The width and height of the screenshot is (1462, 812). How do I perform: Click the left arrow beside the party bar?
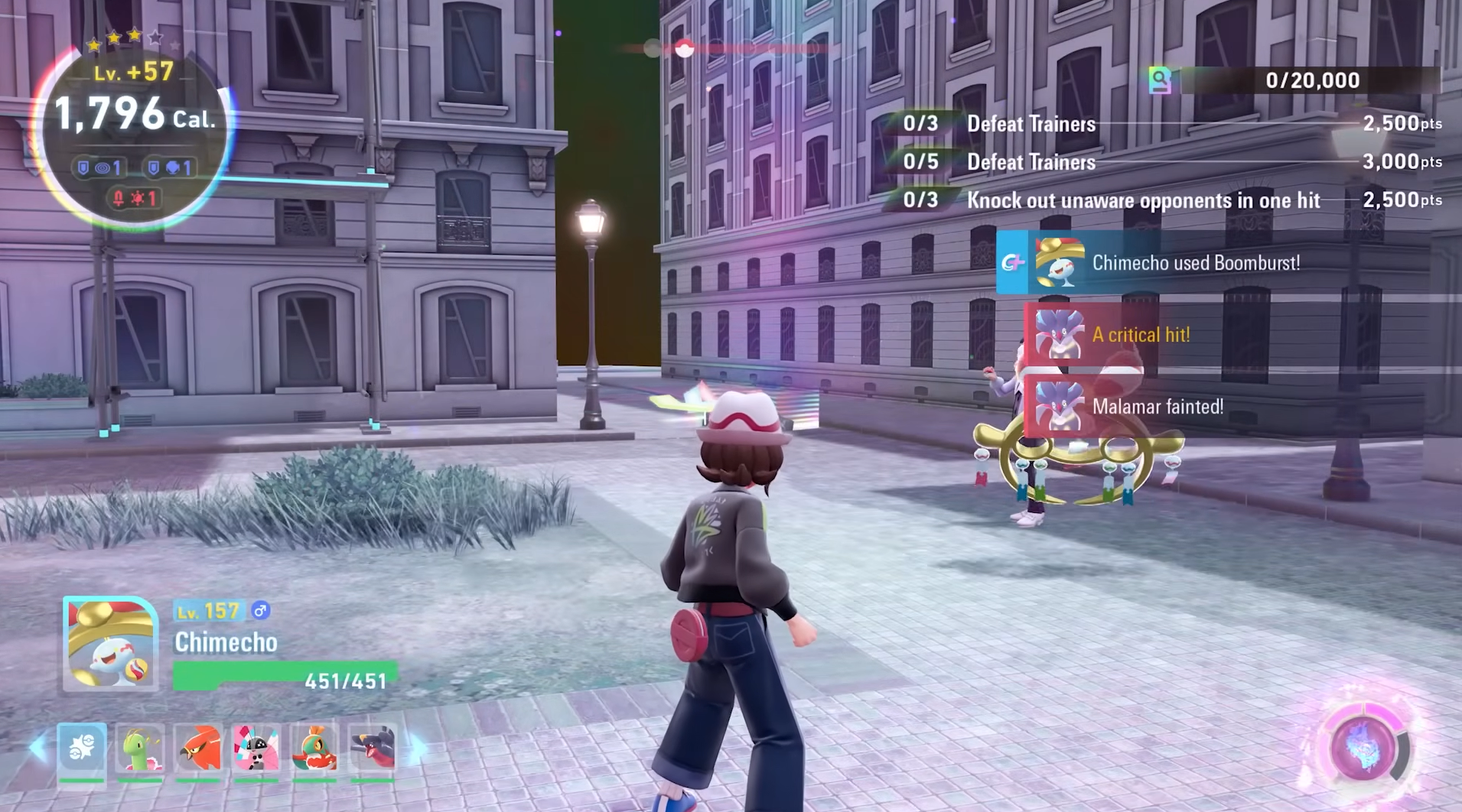click(x=37, y=747)
